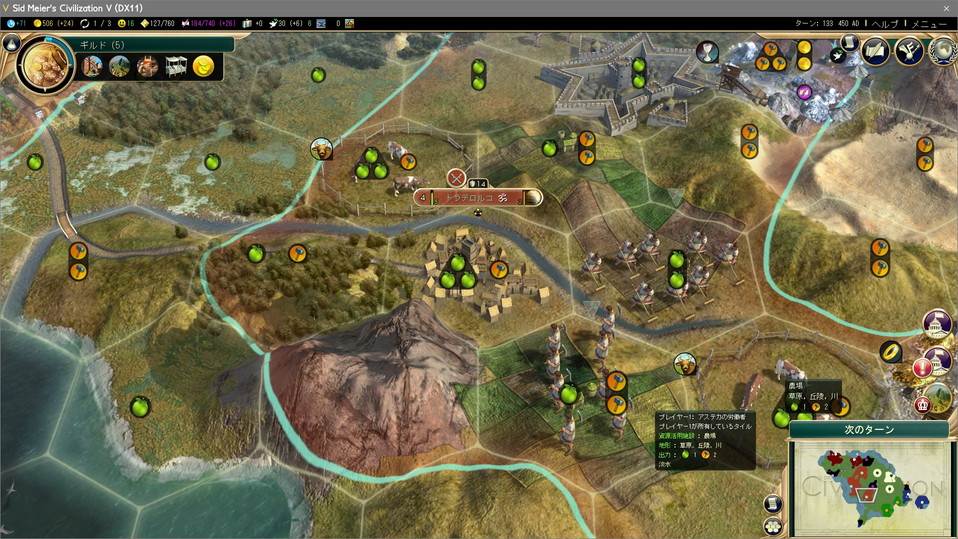Open the small scroll notification log button
The width and height of the screenshot is (958, 539).
pos(849,44)
